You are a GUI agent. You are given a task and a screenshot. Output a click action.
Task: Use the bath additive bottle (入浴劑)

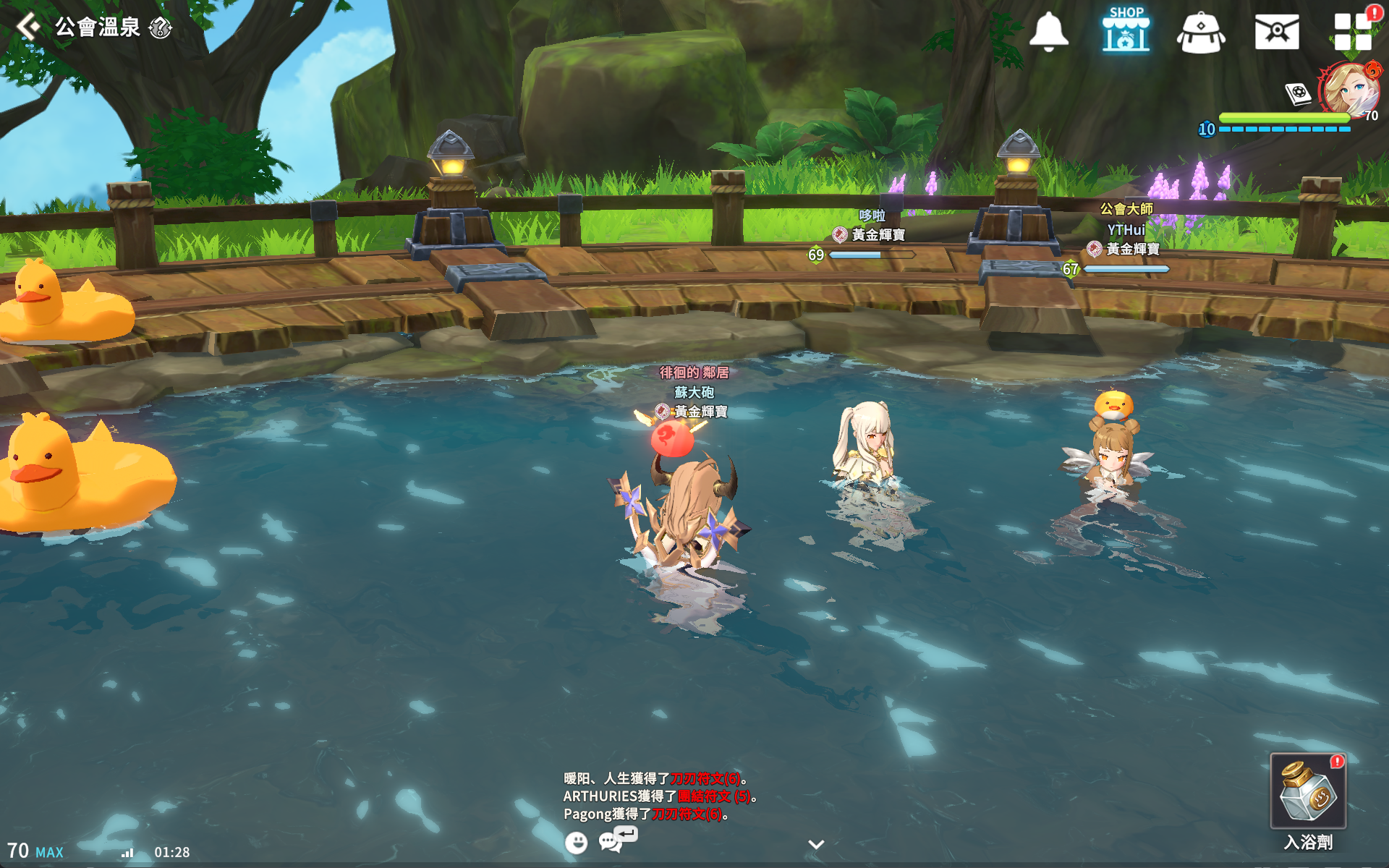[1308, 792]
